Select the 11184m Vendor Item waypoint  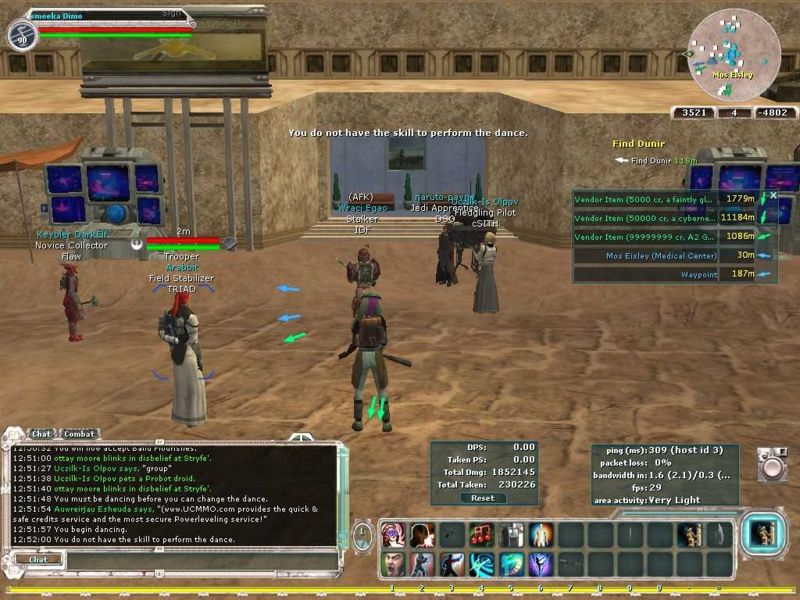pyautogui.click(x=646, y=217)
